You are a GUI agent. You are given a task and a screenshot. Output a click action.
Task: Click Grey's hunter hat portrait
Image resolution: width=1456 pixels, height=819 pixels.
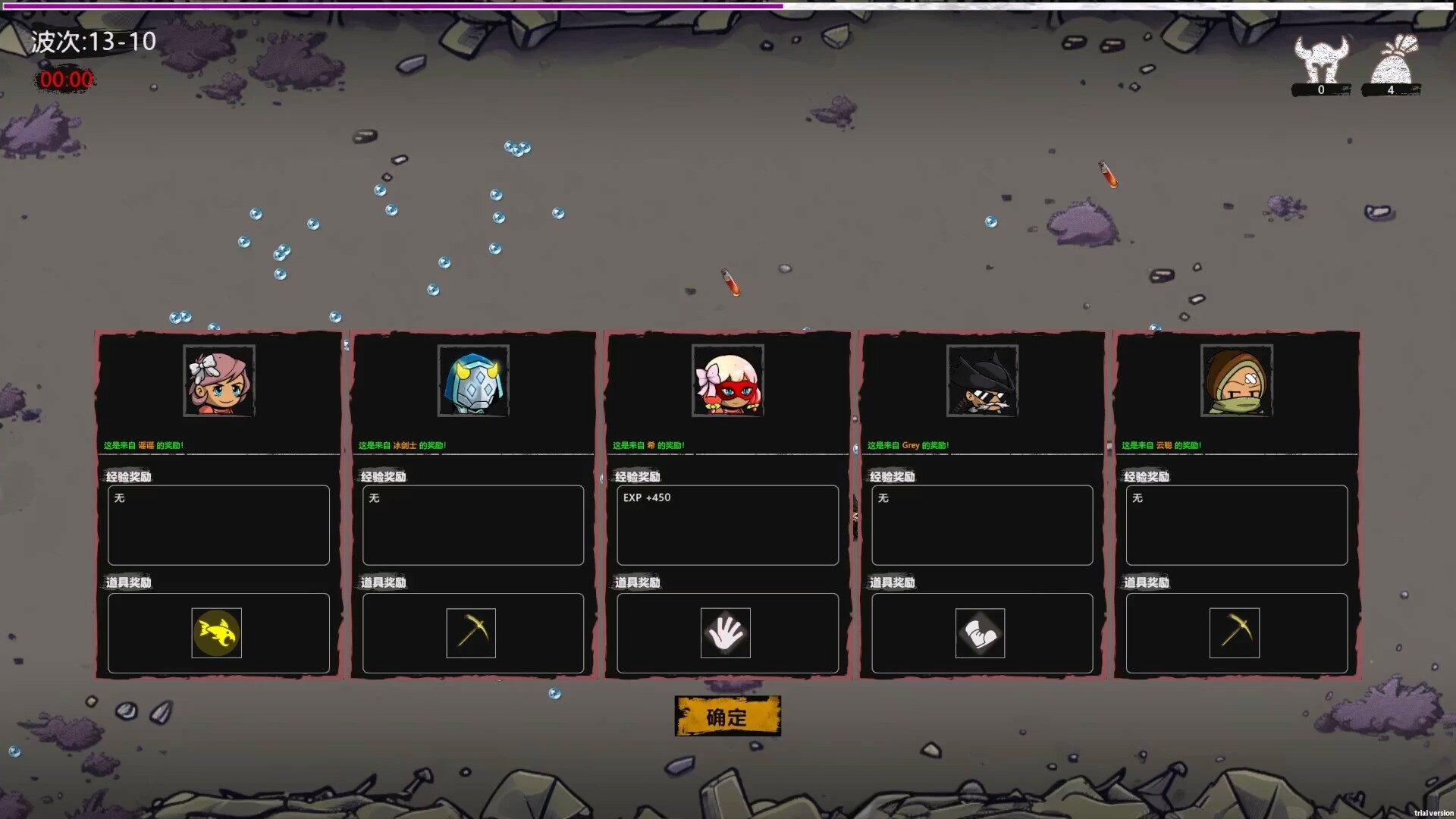pos(982,381)
